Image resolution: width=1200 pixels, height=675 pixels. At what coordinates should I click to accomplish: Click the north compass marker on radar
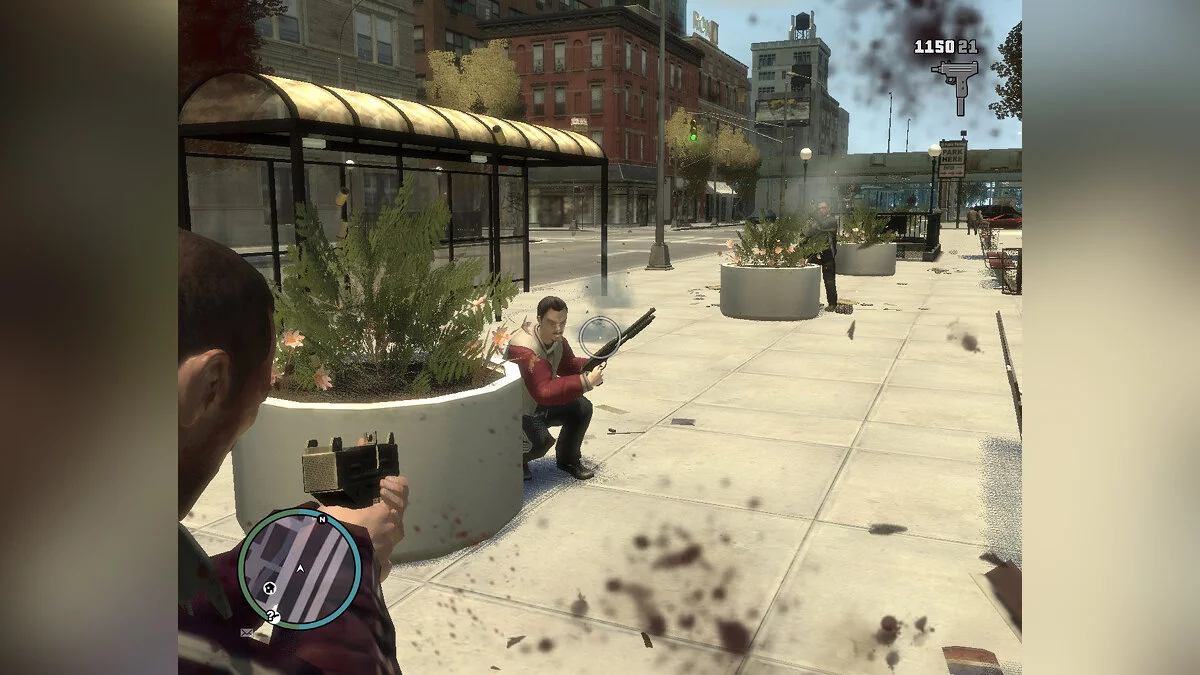click(x=322, y=520)
